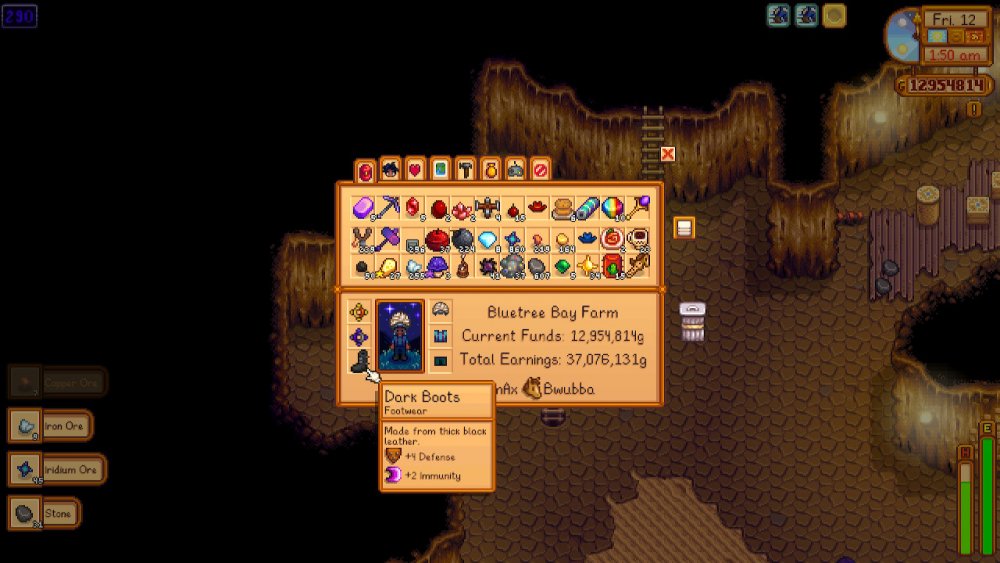The image size is (1000, 563).
Task: Open the journal exclamation icon under gold
Action: click(x=974, y=108)
